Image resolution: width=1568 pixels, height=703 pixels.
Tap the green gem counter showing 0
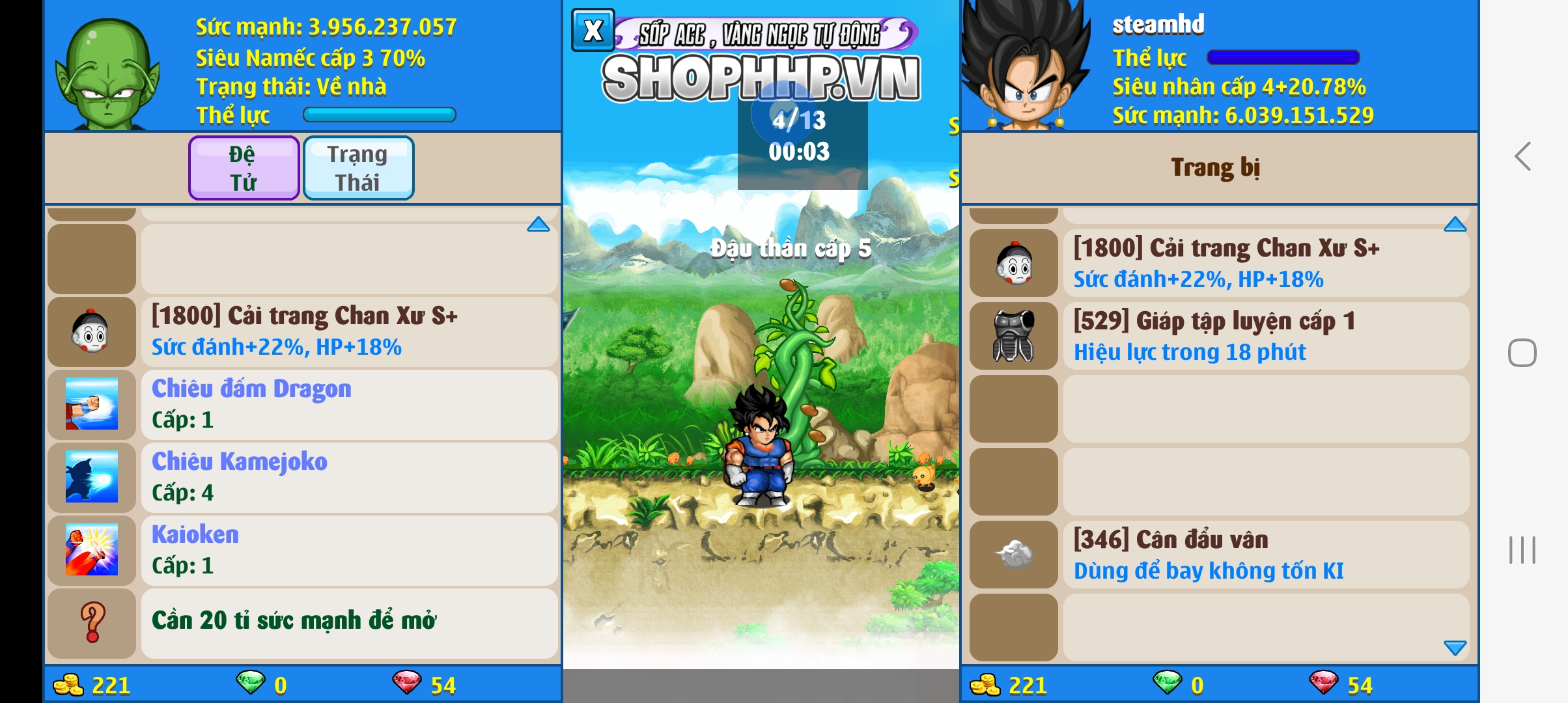pyautogui.click(x=260, y=685)
